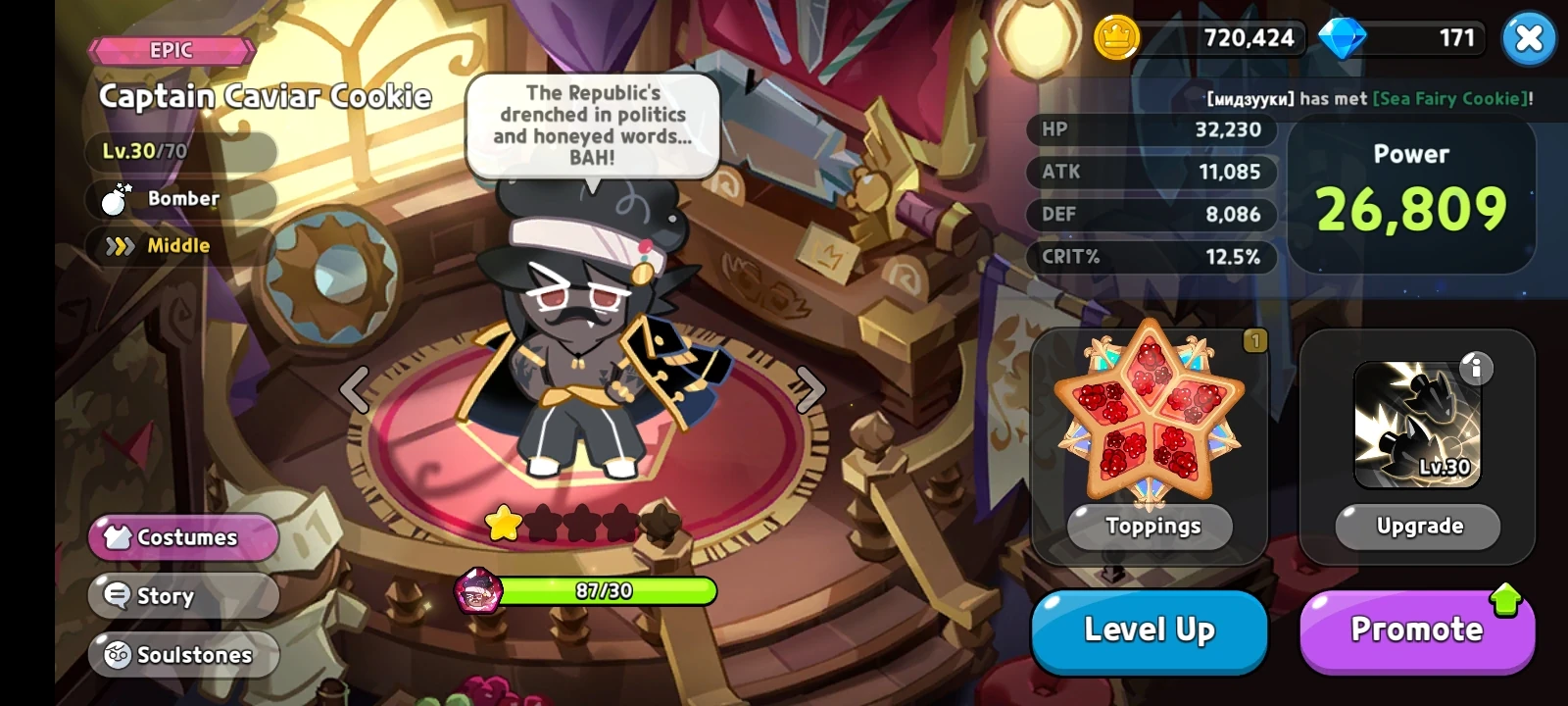Select the Bomber class icon
This screenshot has width=1568, height=706.
pos(117,200)
